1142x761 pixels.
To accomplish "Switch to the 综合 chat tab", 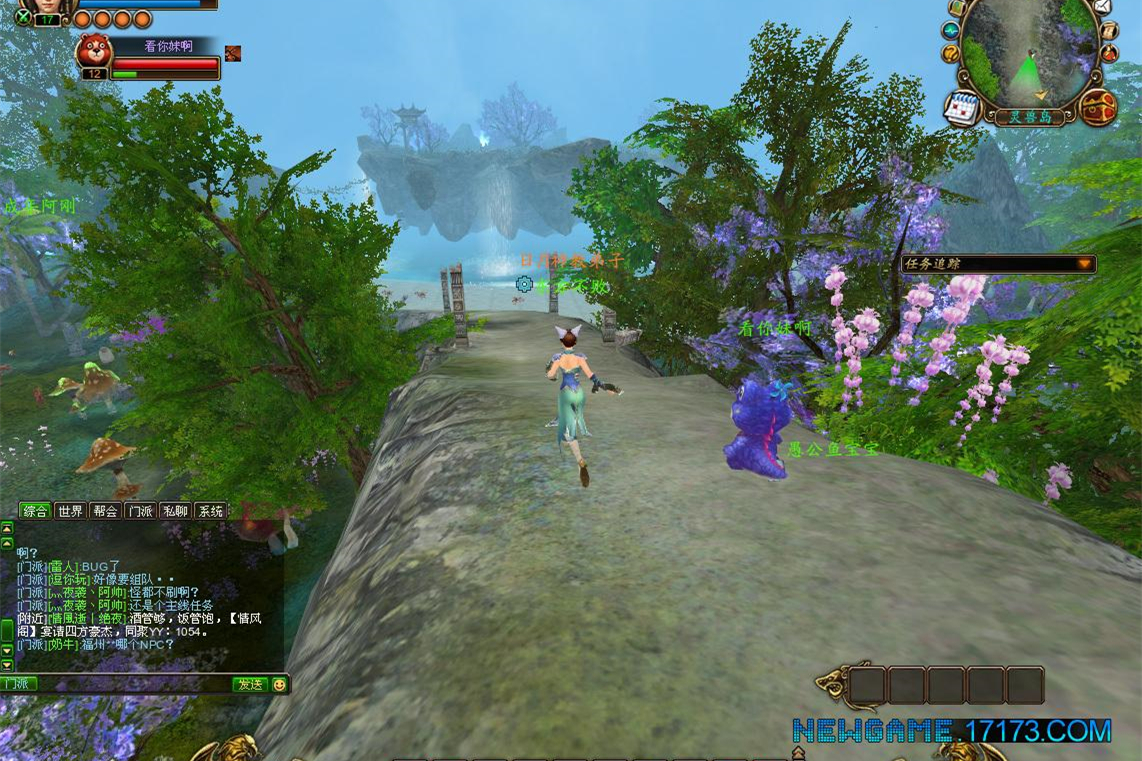I will (x=36, y=511).
